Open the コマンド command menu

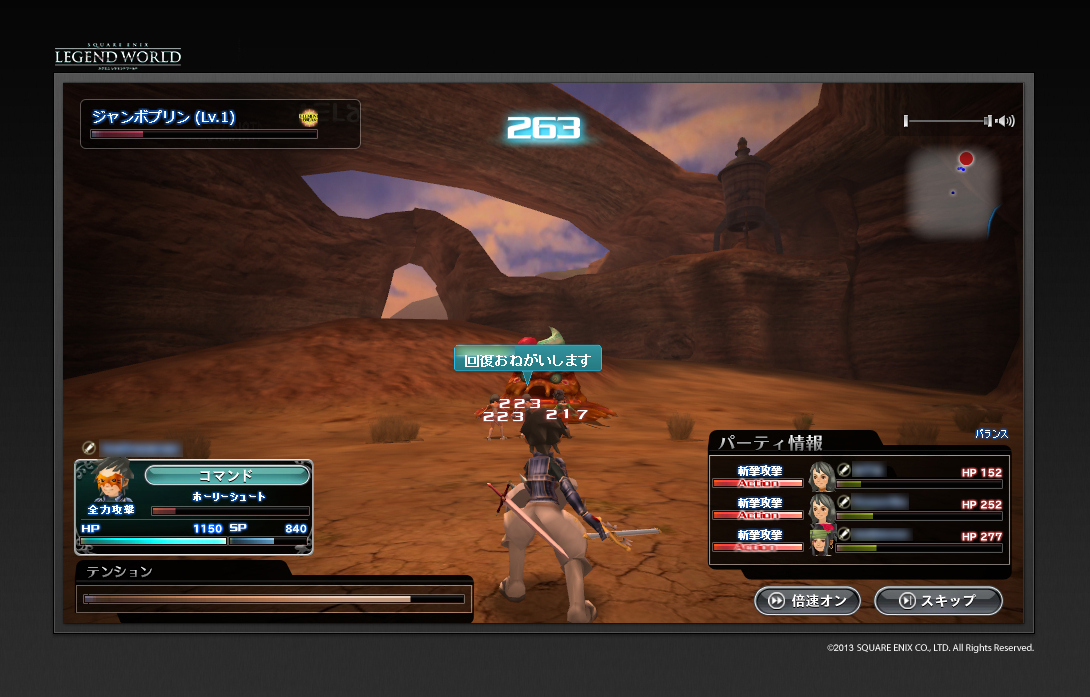coord(227,475)
